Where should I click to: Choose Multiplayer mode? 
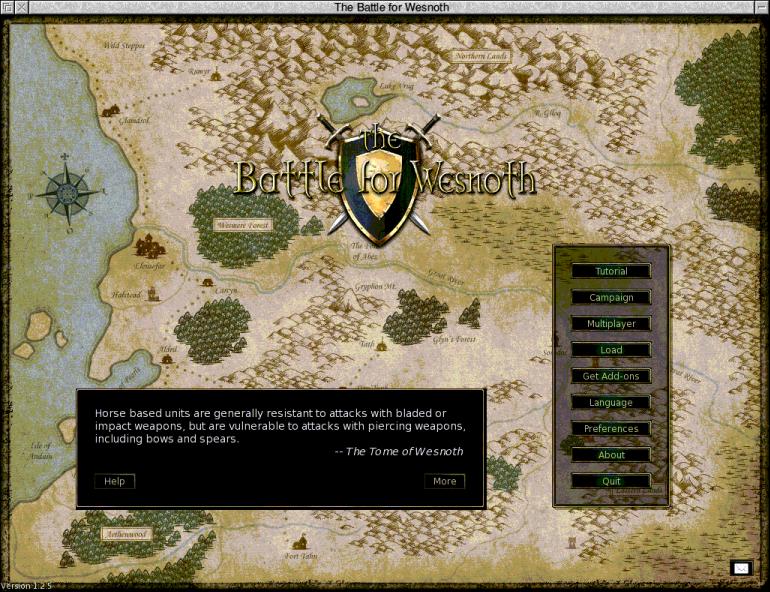[611, 324]
